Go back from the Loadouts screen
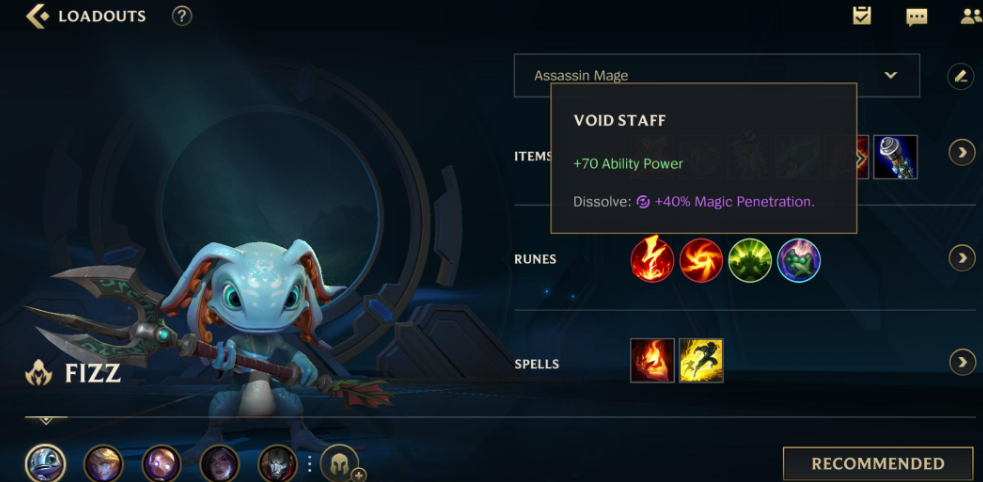 click(37, 16)
